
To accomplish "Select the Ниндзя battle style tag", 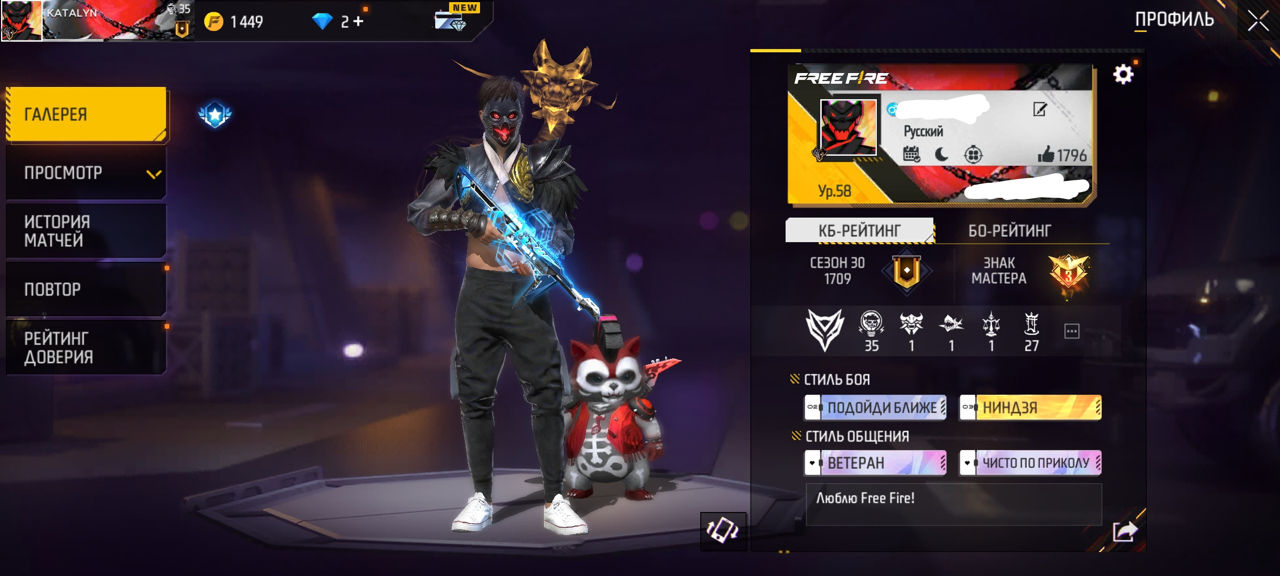I will point(1030,407).
